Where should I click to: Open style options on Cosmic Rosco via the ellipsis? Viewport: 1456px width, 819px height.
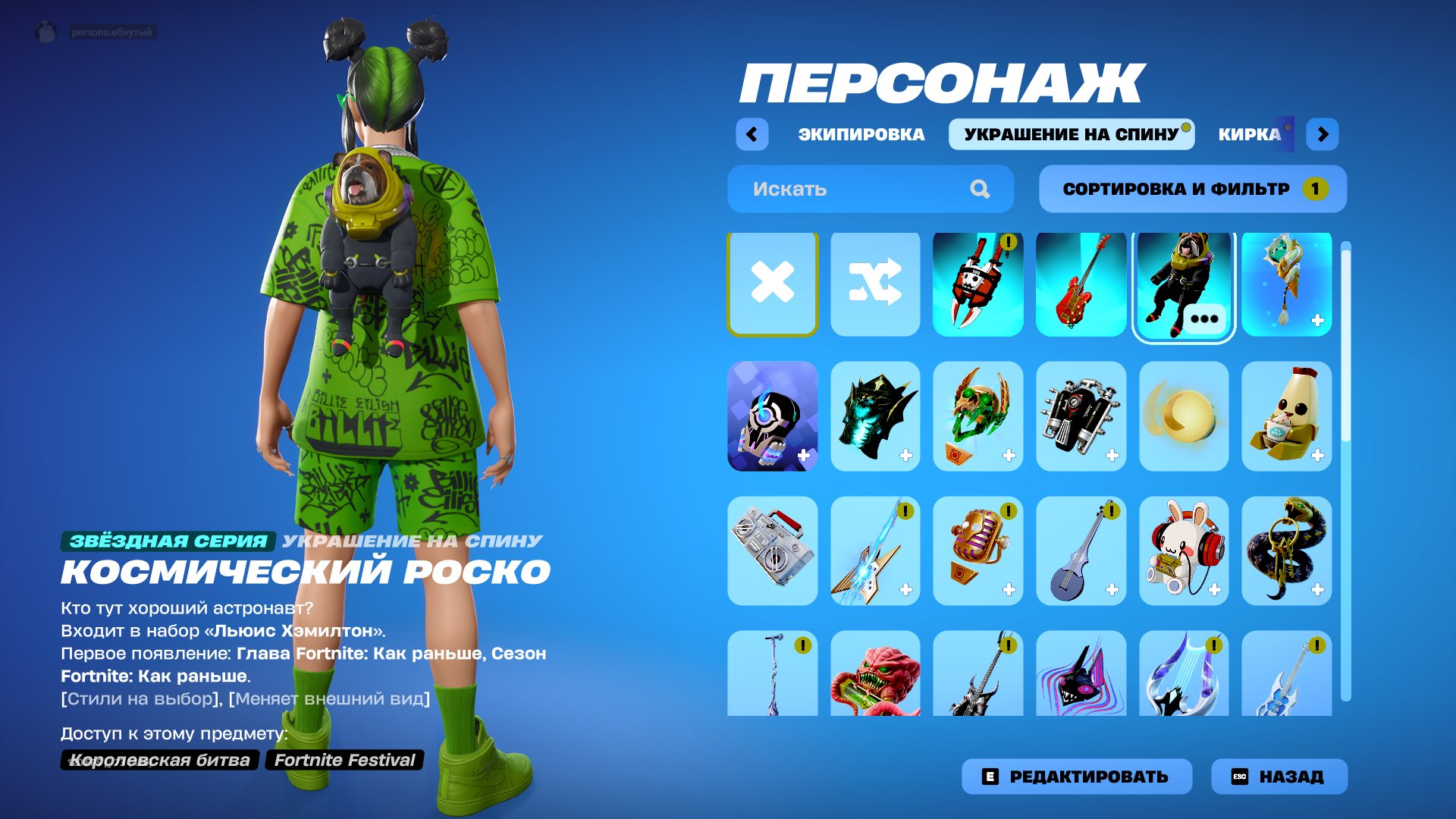tap(1204, 318)
